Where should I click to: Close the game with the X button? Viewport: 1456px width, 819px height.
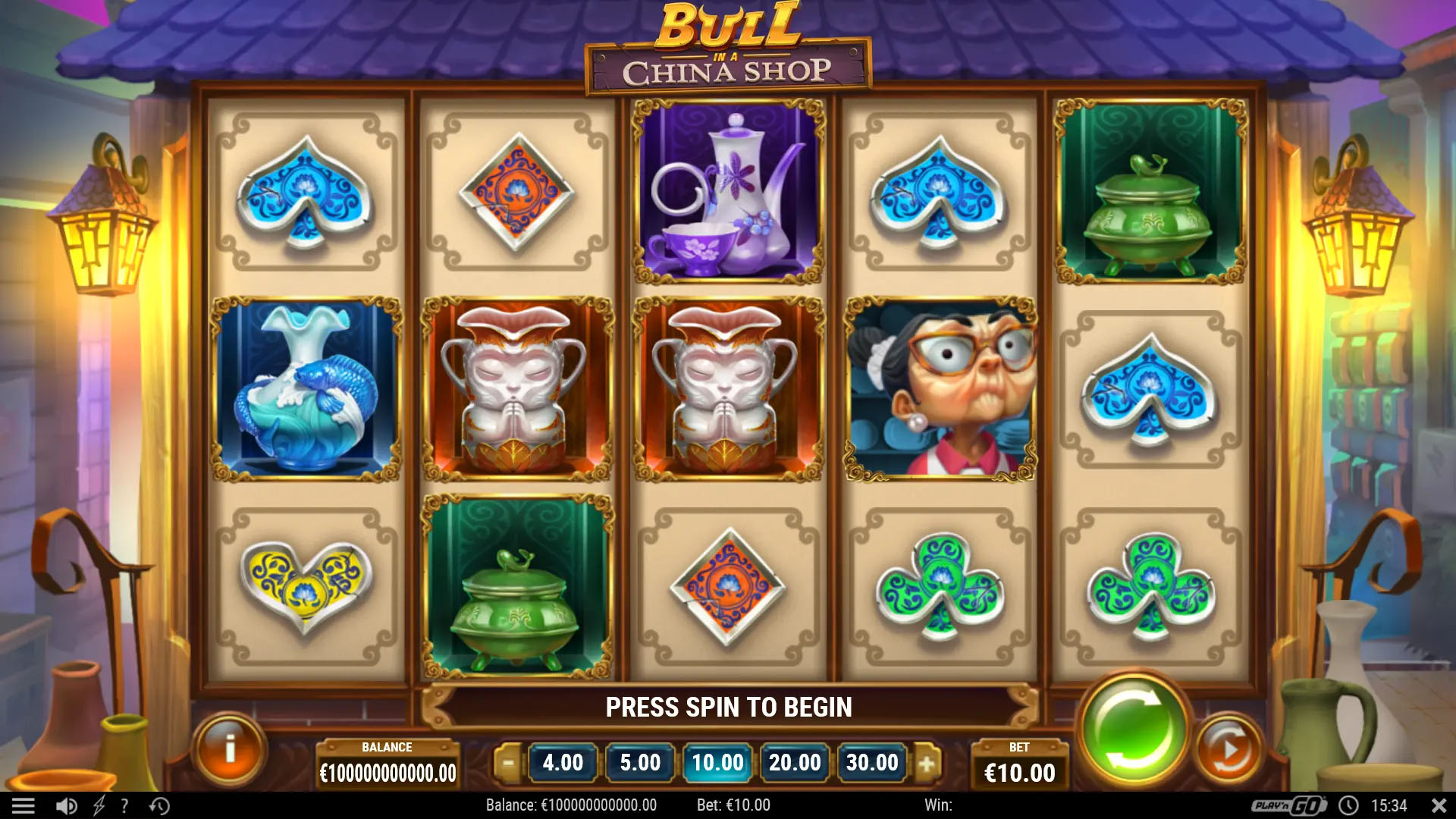coord(1439,806)
